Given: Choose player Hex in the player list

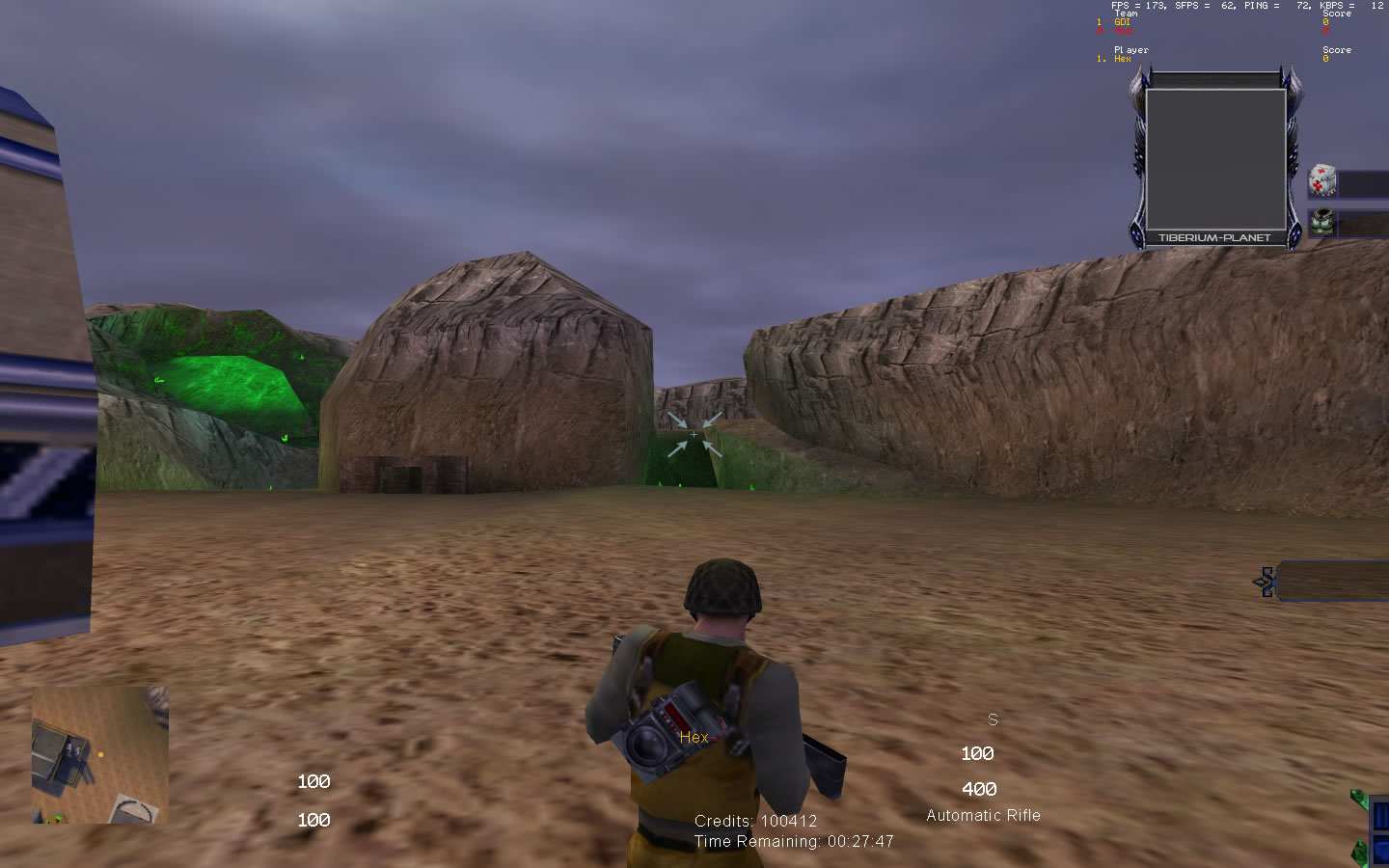Looking at the screenshot, I should point(1122,59).
